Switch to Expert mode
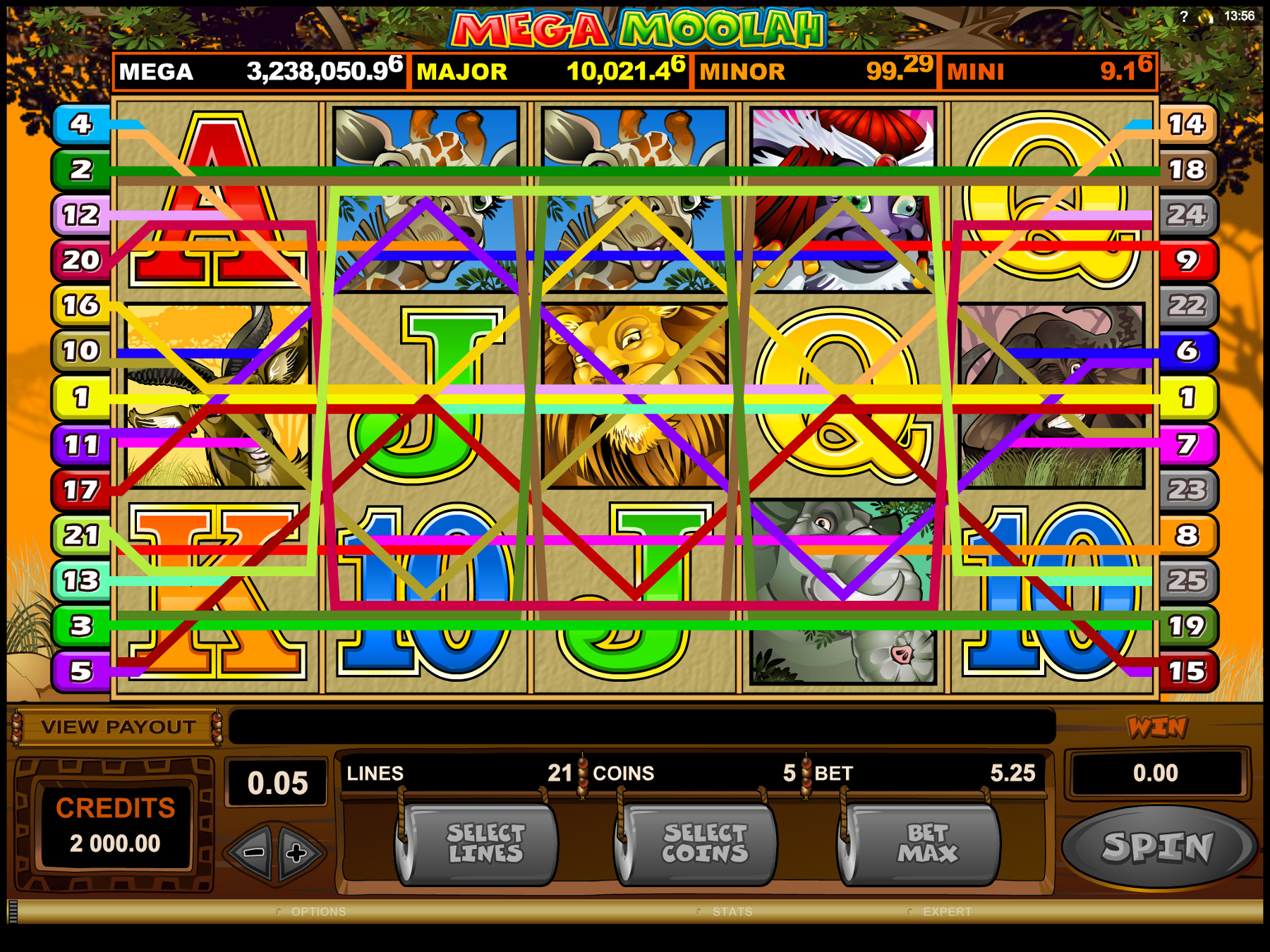The width and height of the screenshot is (1270, 952). [x=946, y=912]
